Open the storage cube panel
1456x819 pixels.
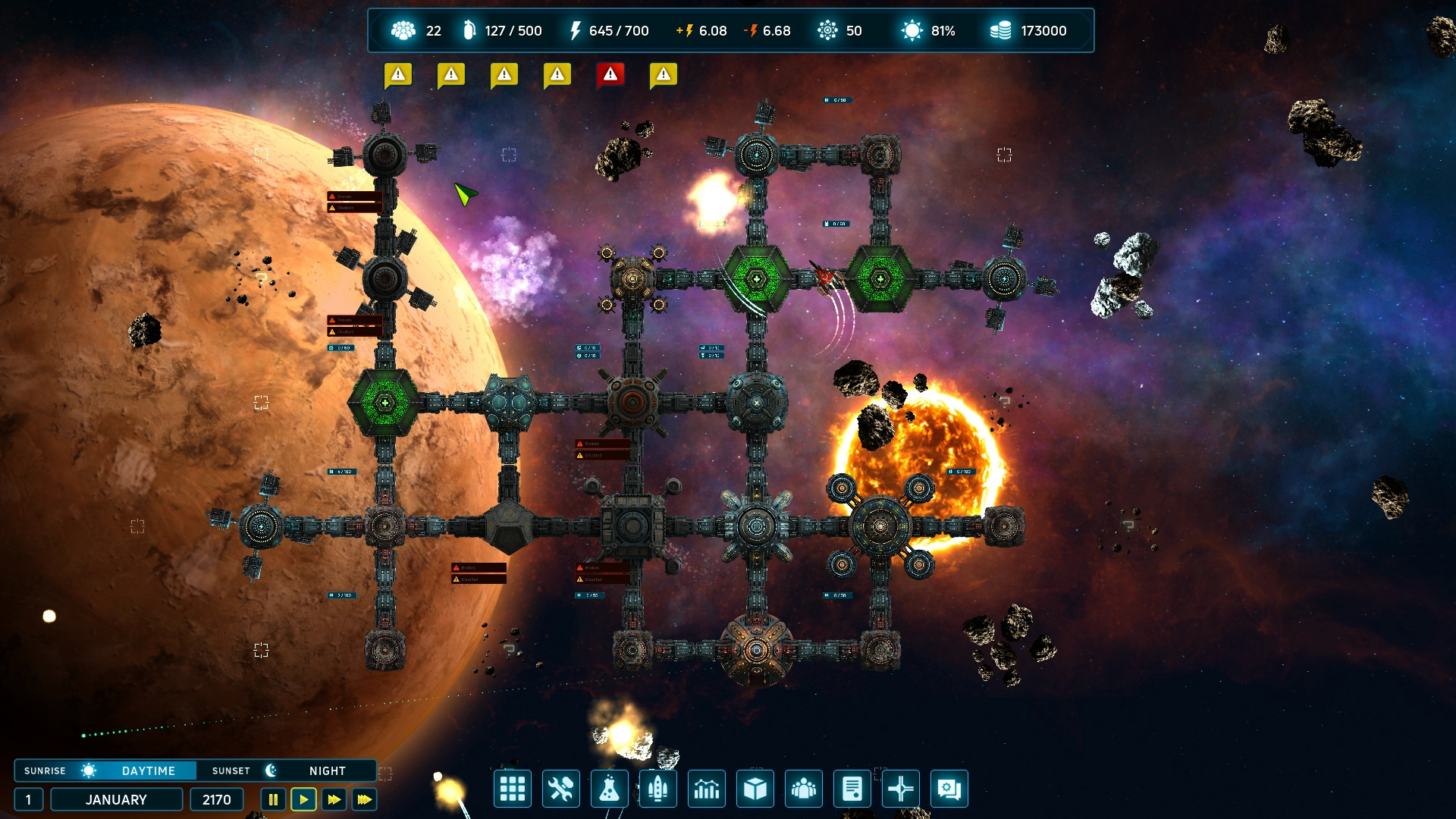click(755, 789)
